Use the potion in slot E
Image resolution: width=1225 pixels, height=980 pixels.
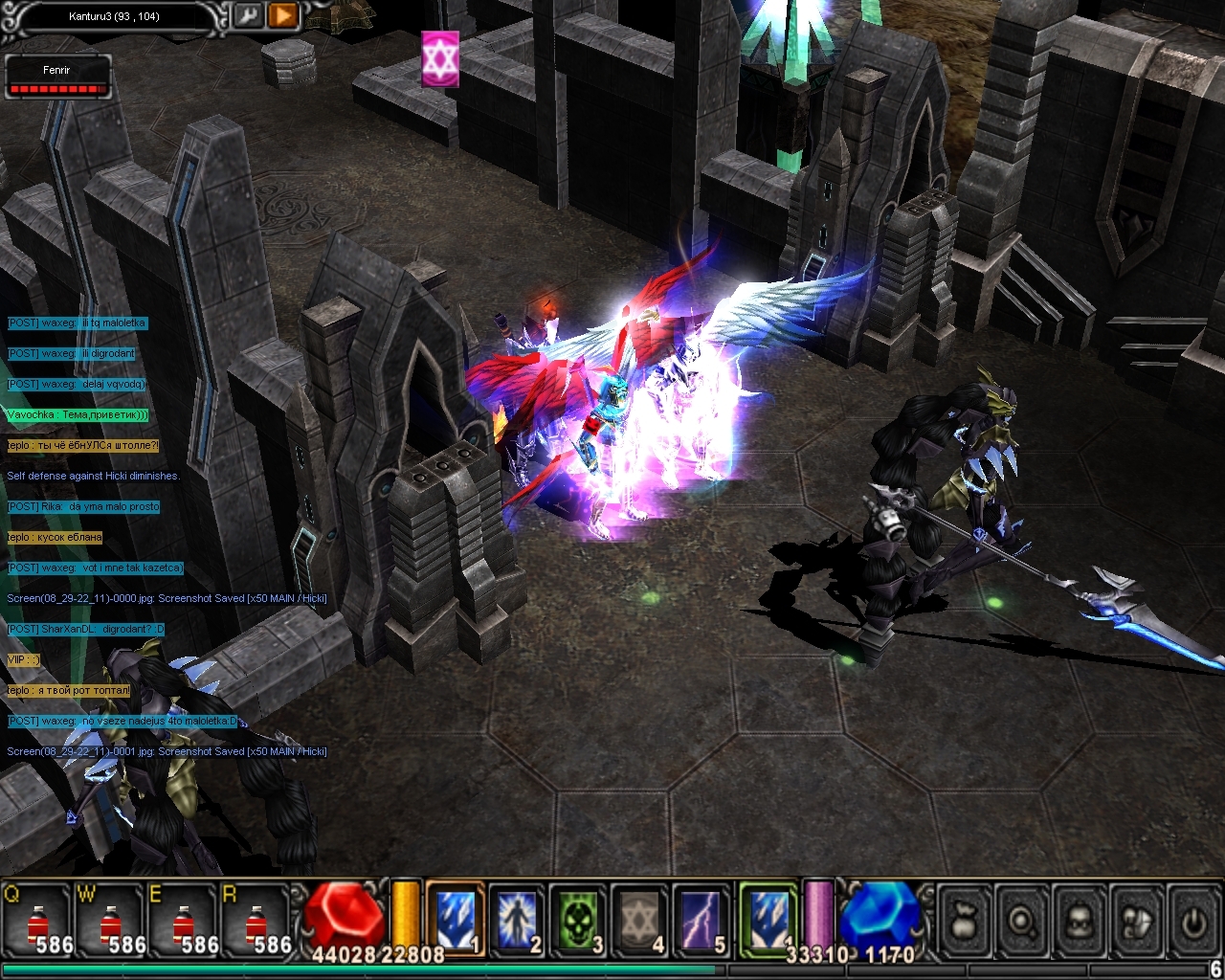(184, 921)
